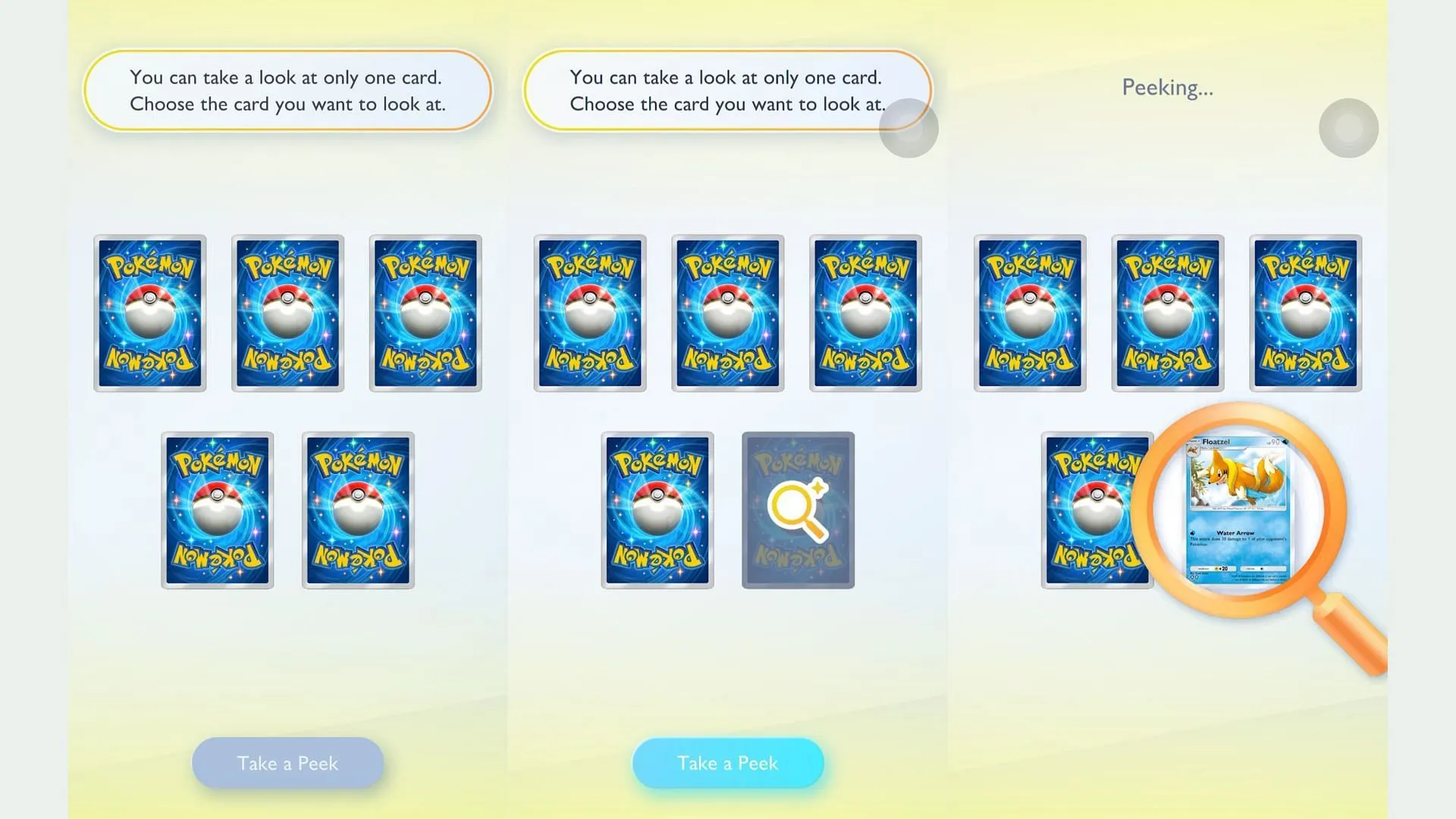Click the +20 damage value on Floatzel
The width and height of the screenshot is (1456, 819).
point(1224,569)
